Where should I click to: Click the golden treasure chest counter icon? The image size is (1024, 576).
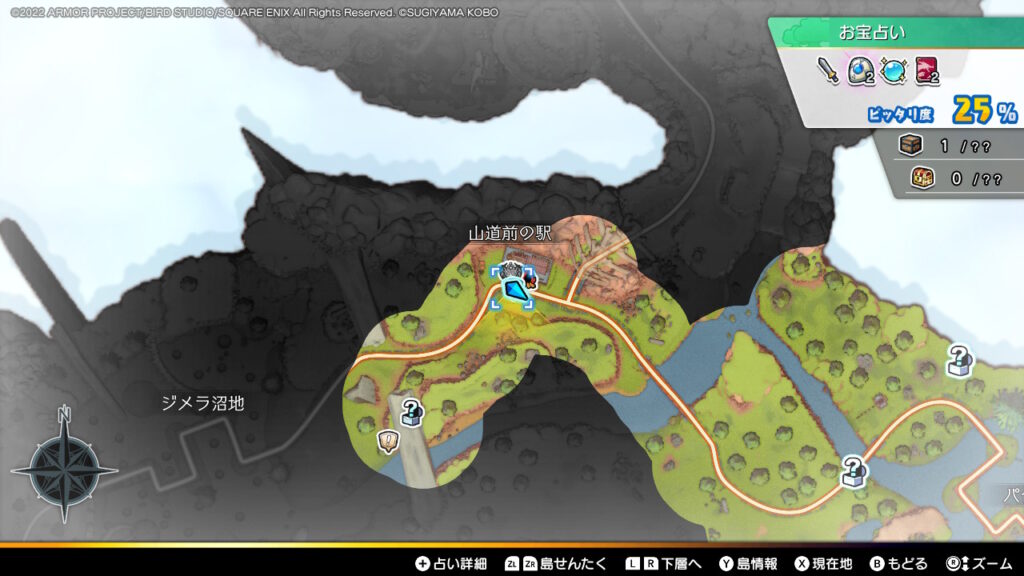tap(921, 179)
